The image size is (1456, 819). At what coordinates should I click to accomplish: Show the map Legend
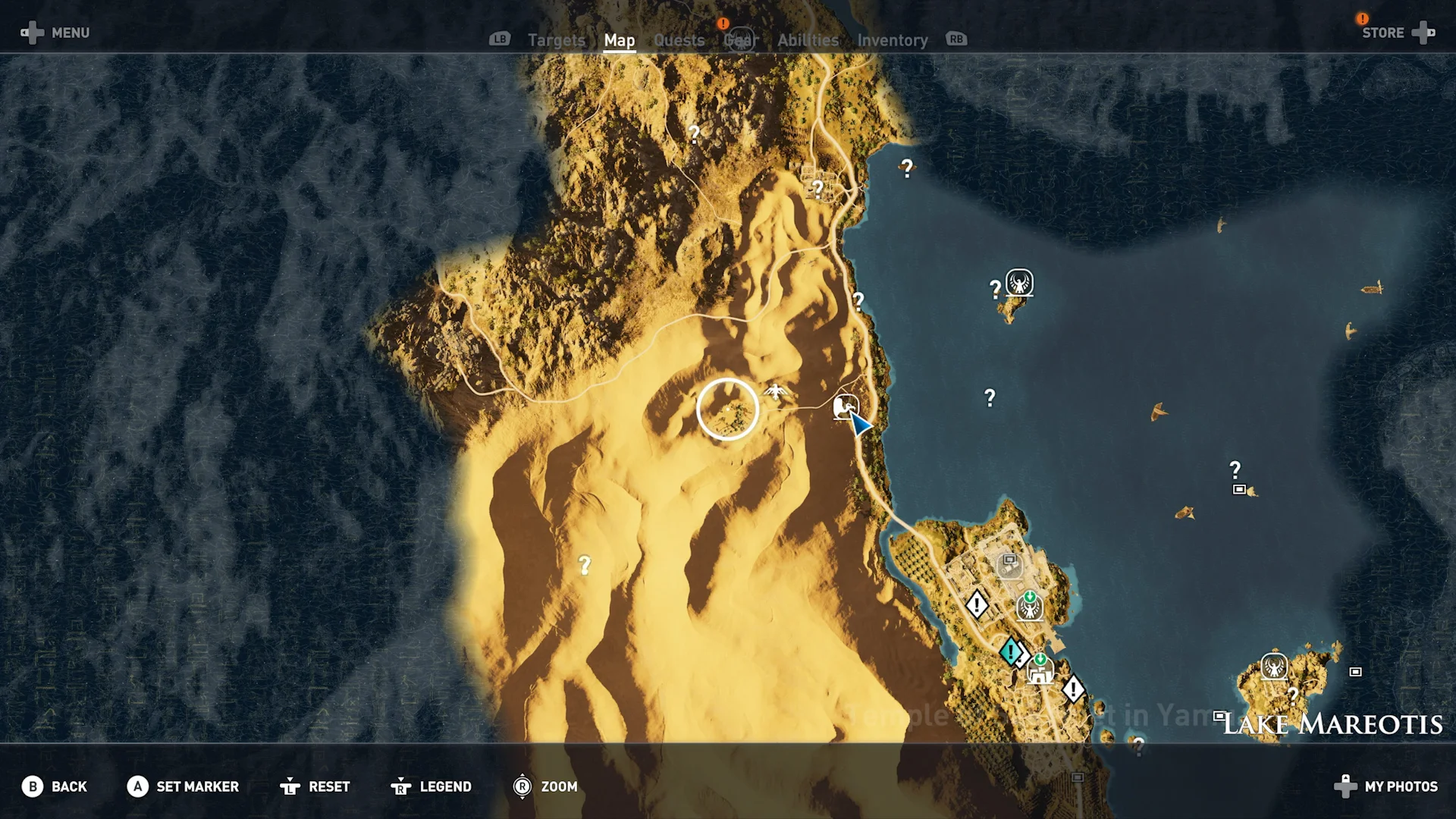(431, 786)
